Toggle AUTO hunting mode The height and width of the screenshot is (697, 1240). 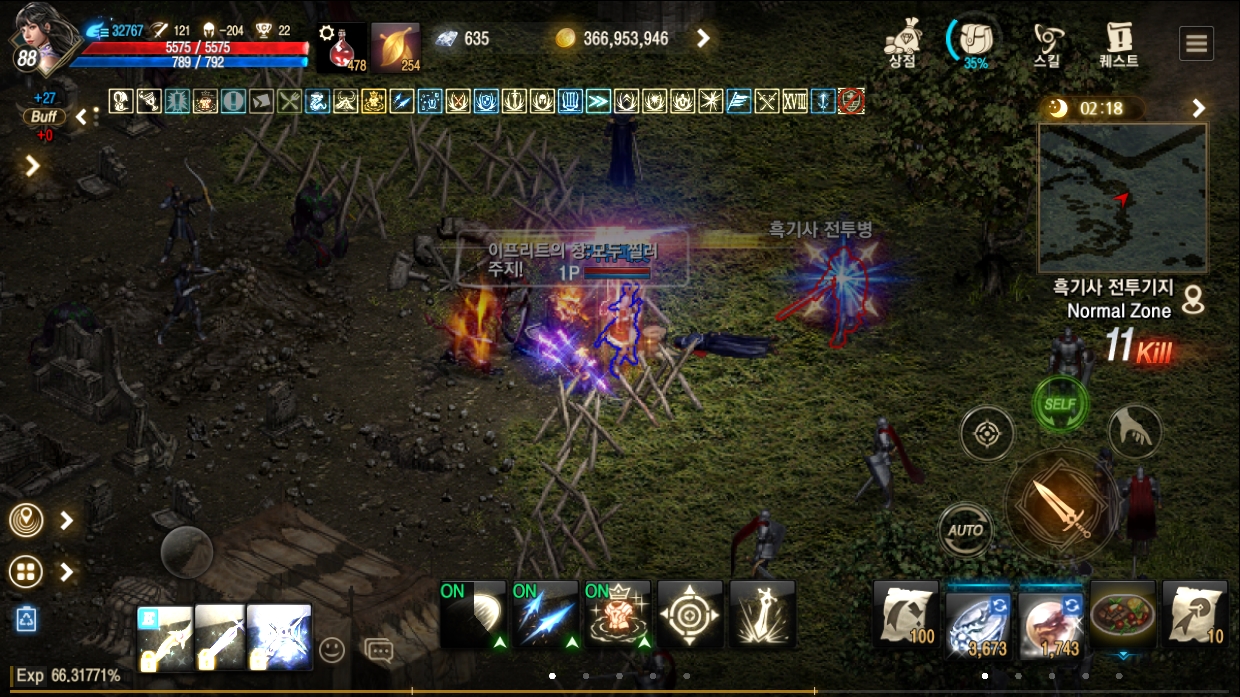pyautogui.click(x=966, y=530)
